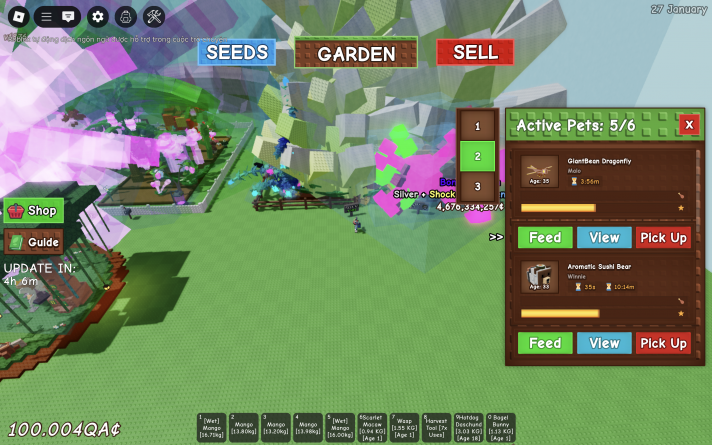Equip the Harvest Tool from hotbar
The width and height of the screenshot is (712, 445).
[437, 428]
